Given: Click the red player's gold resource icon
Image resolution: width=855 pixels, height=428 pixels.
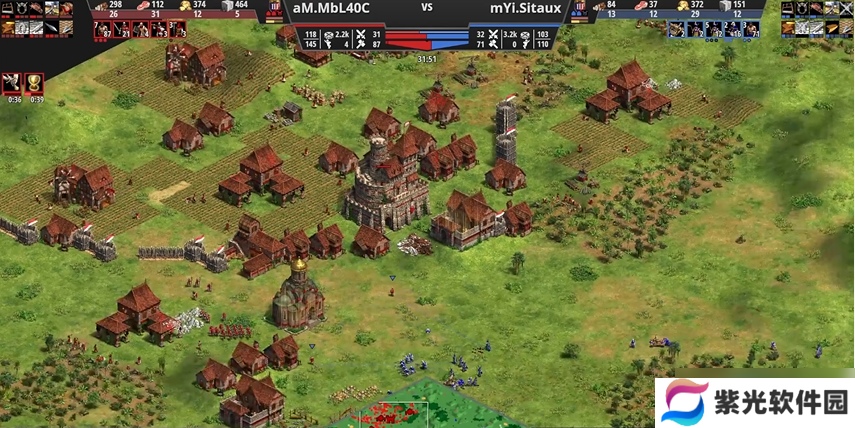Looking at the screenshot, I should point(185,5).
